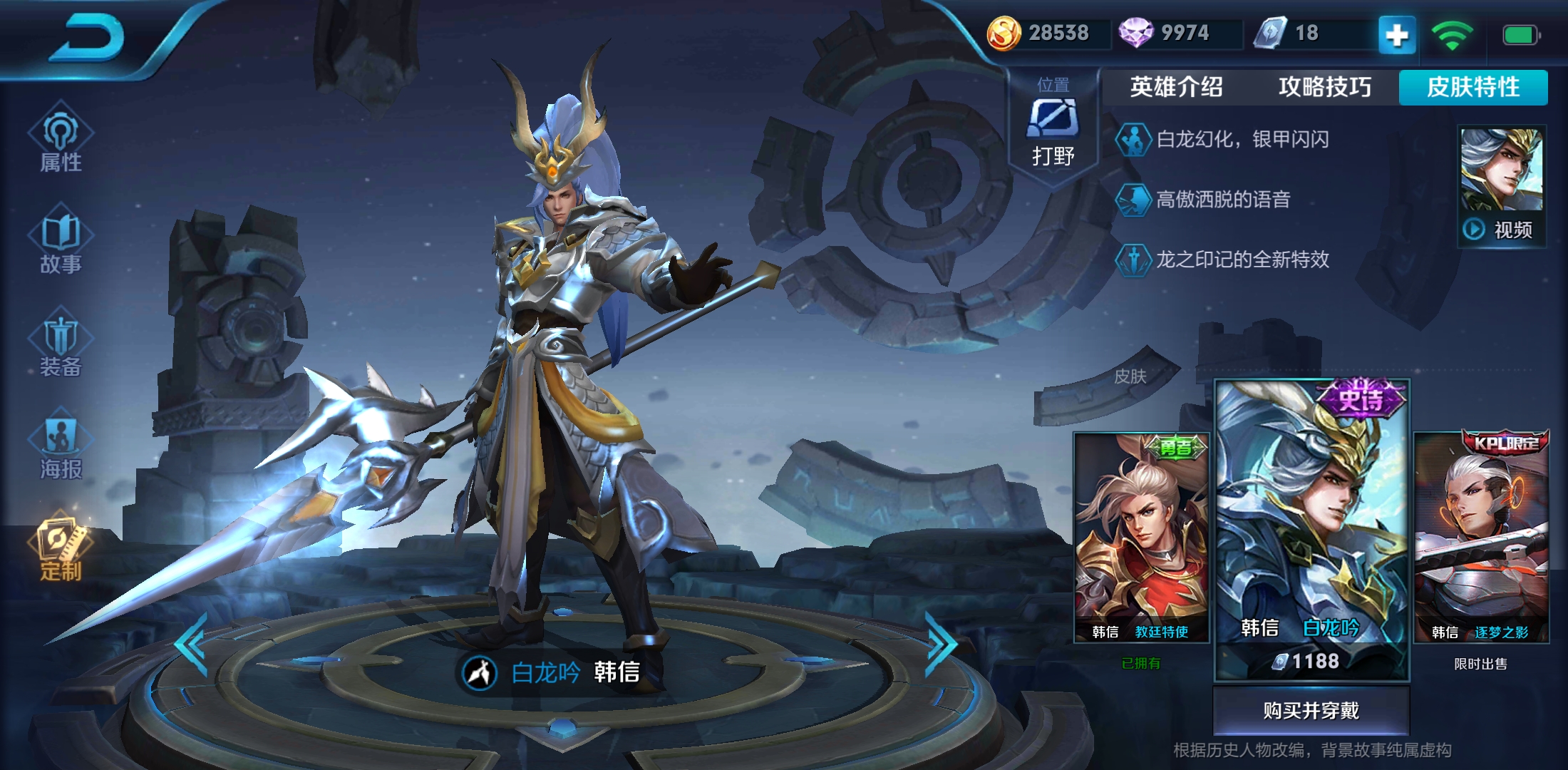Tap the blue plus button to add currency
Viewport: 1568px width, 770px height.
pyautogui.click(x=1397, y=34)
